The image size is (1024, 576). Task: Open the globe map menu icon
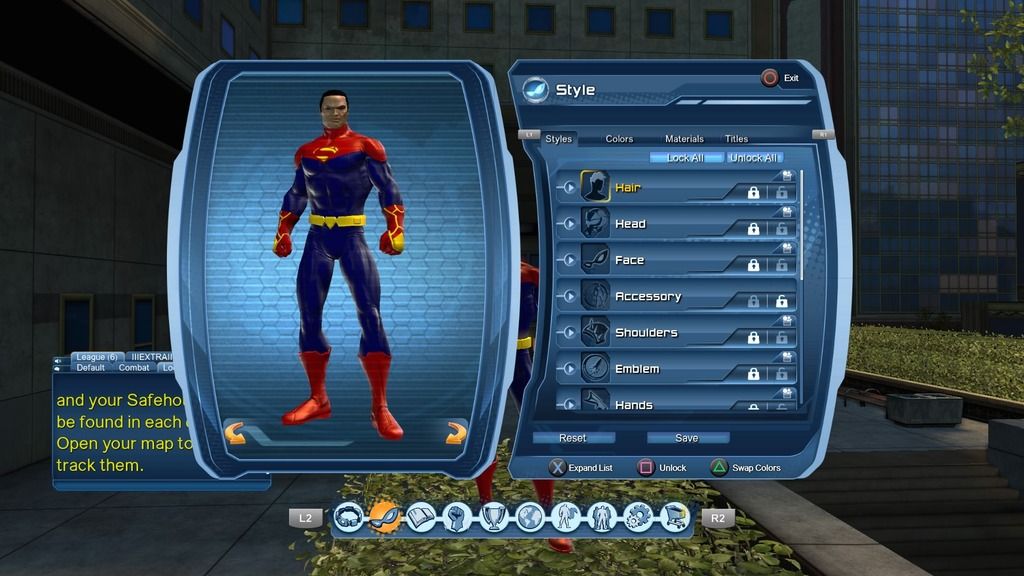529,517
